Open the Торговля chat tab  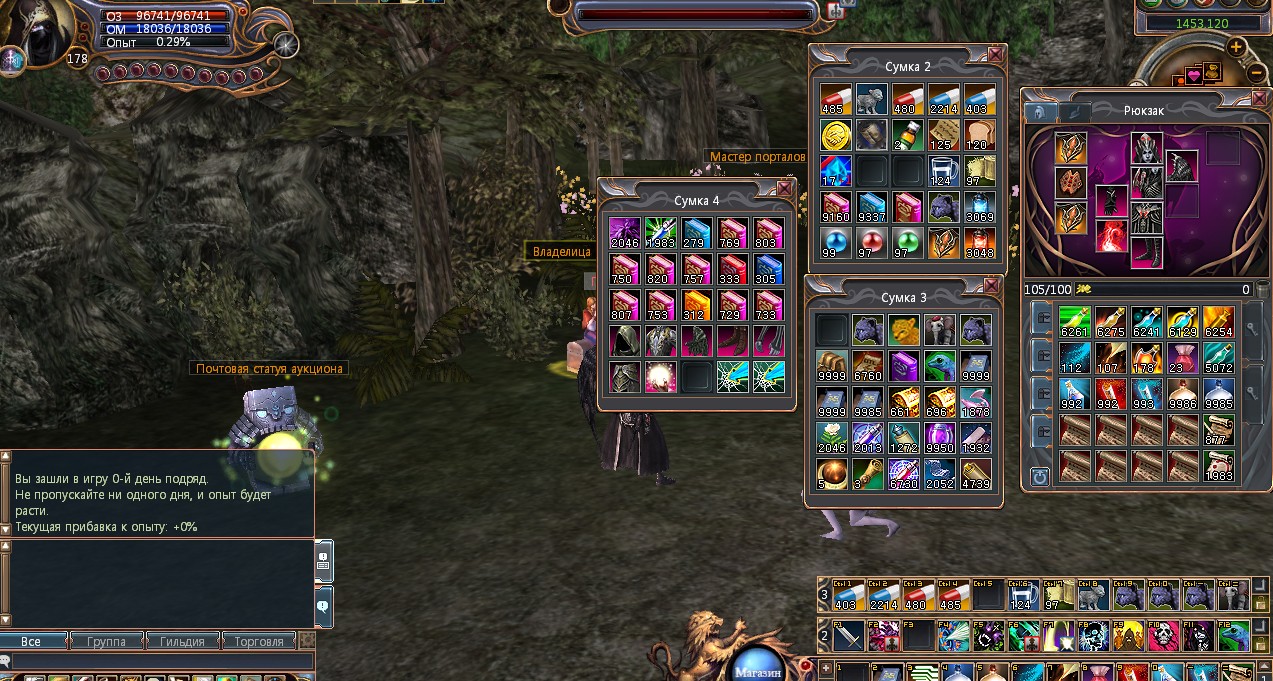point(258,641)
